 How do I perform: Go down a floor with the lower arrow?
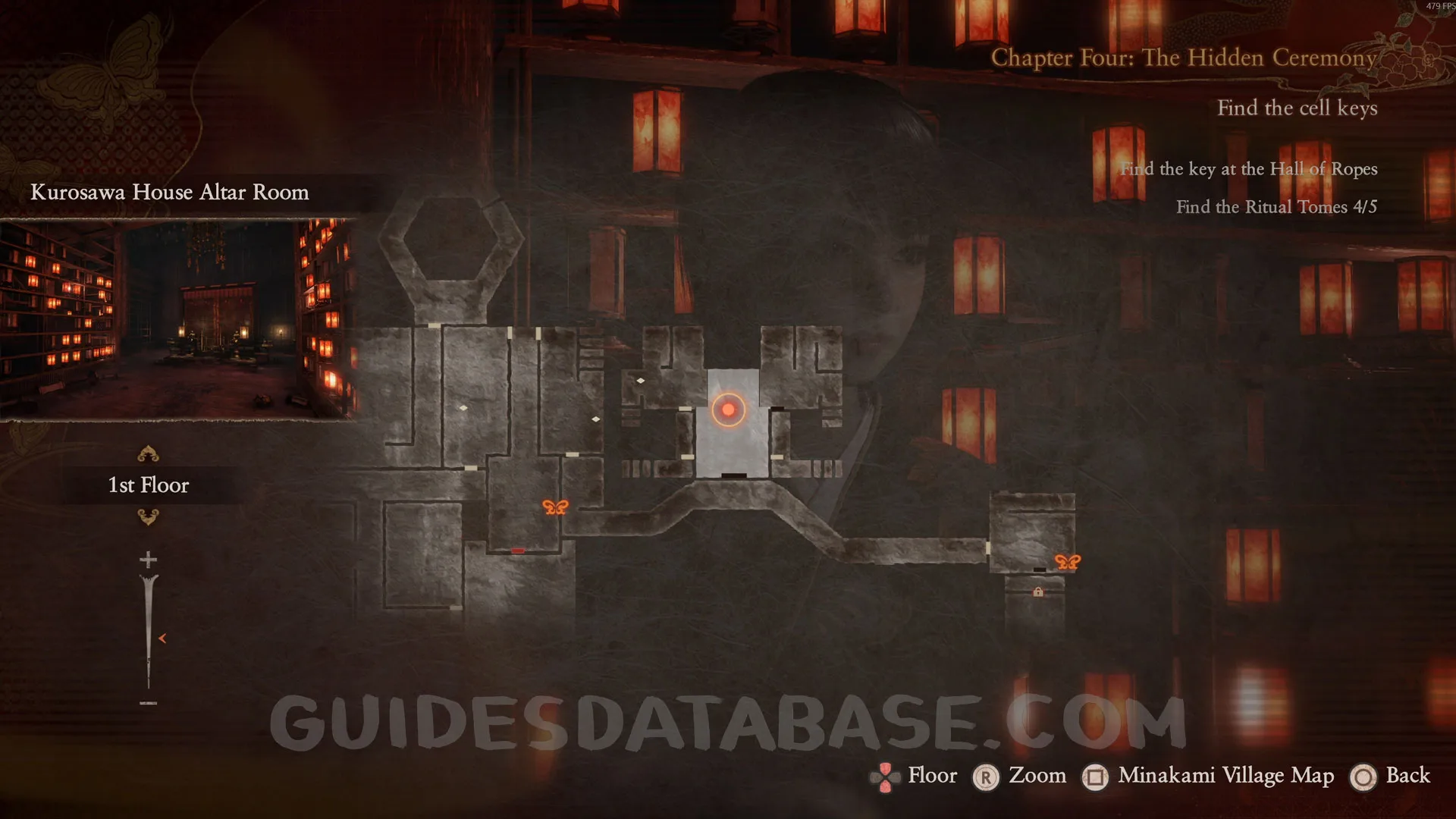(148, 517)
